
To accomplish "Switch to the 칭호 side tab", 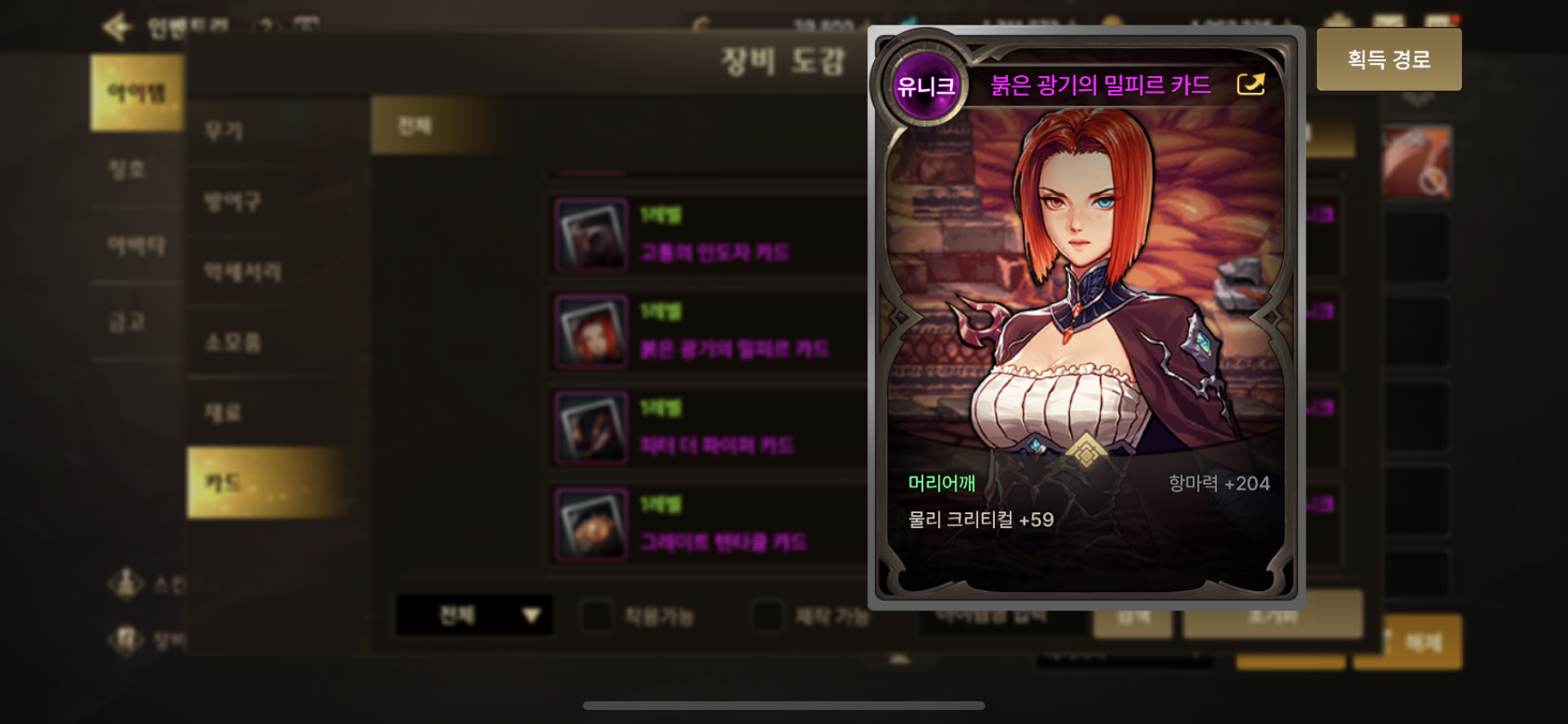I will click(x=128, y=169).
